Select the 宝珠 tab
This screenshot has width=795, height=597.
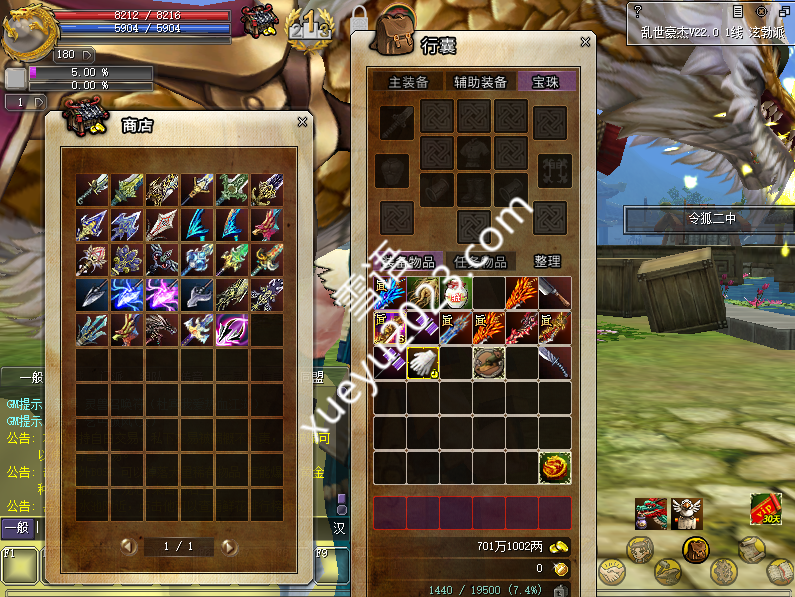546,82
